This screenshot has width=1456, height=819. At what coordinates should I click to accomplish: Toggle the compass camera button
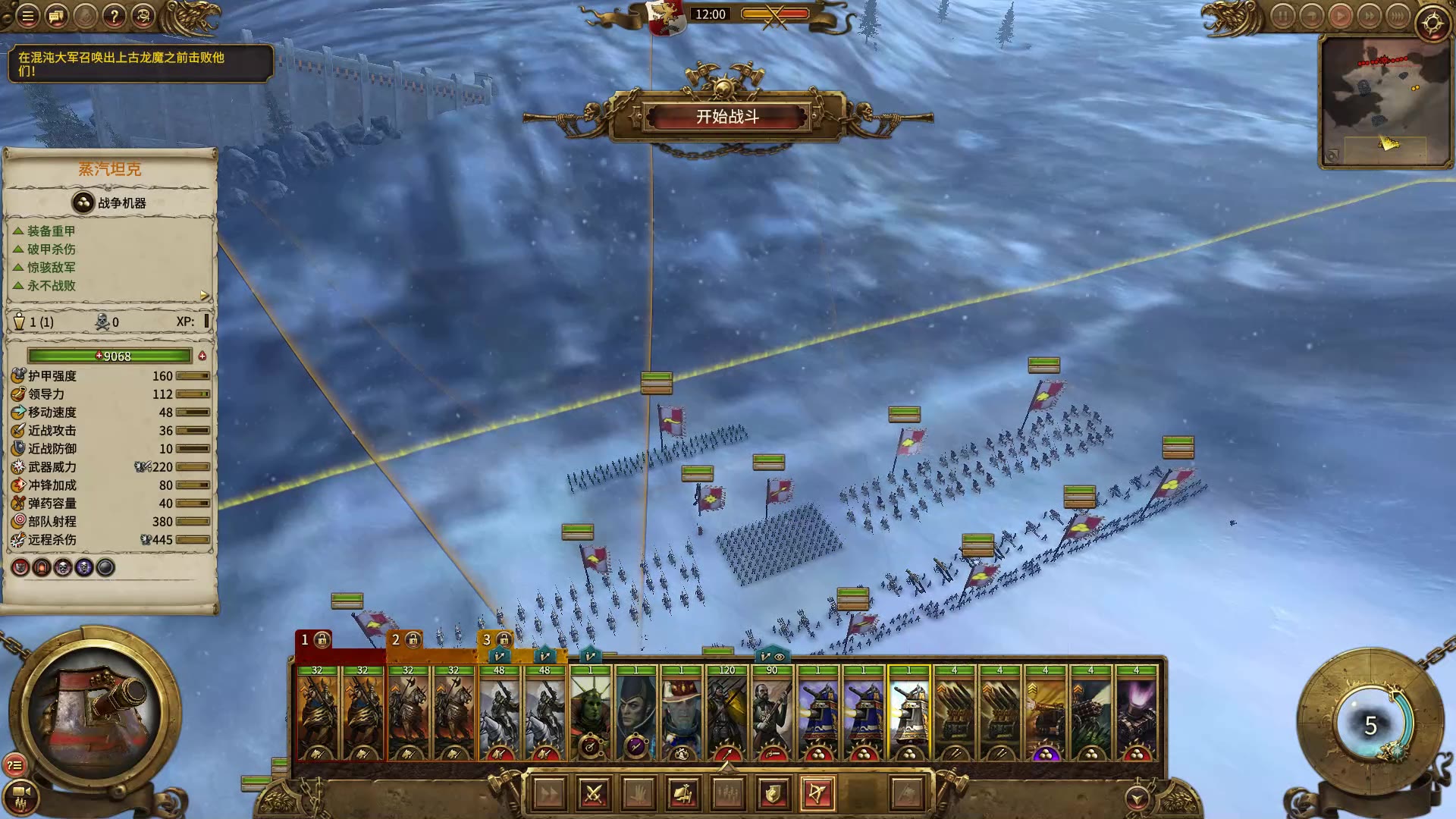pyautogui.click(x=1432, y=24)
